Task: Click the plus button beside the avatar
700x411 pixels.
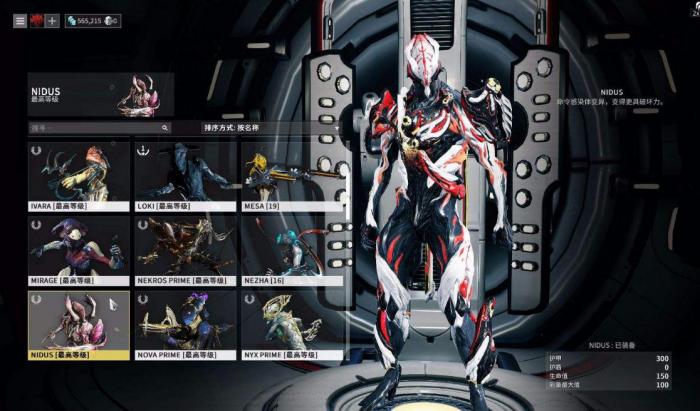Action: [52, 20]
